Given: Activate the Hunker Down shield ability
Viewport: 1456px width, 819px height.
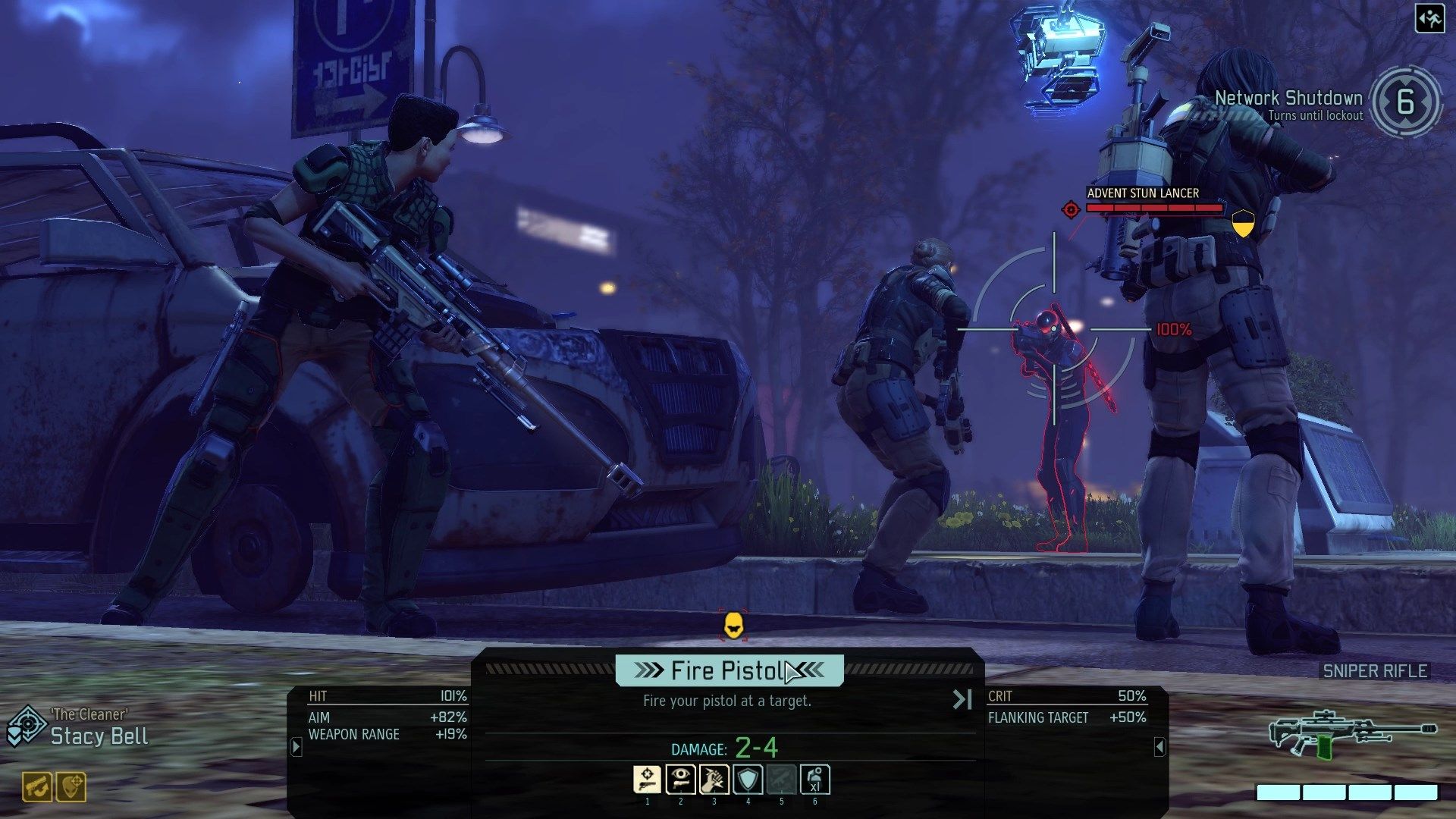Looking at the screenshot, I should point(748,780).
